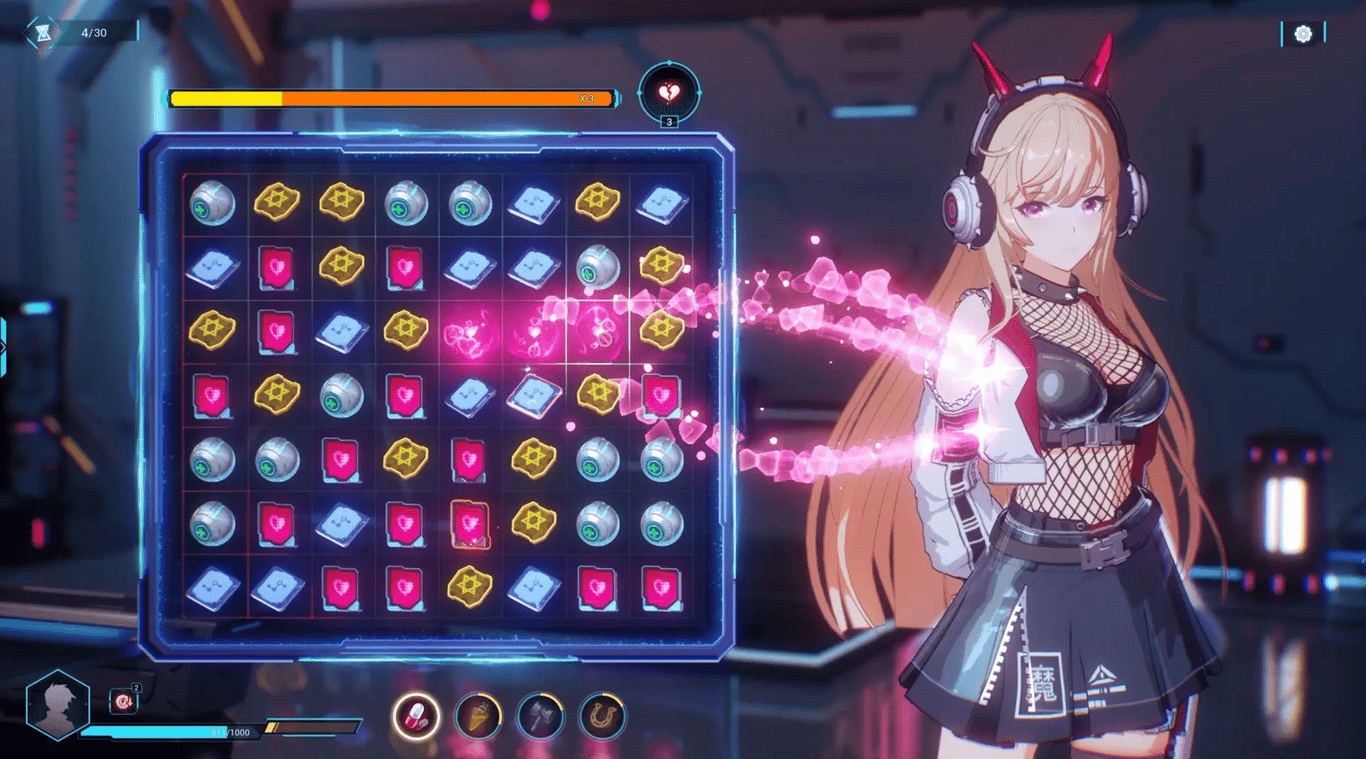Viewport: 1366px width, 759px height.
Task: Open the settings gear menu
Action: click(x=1303, y=34)
